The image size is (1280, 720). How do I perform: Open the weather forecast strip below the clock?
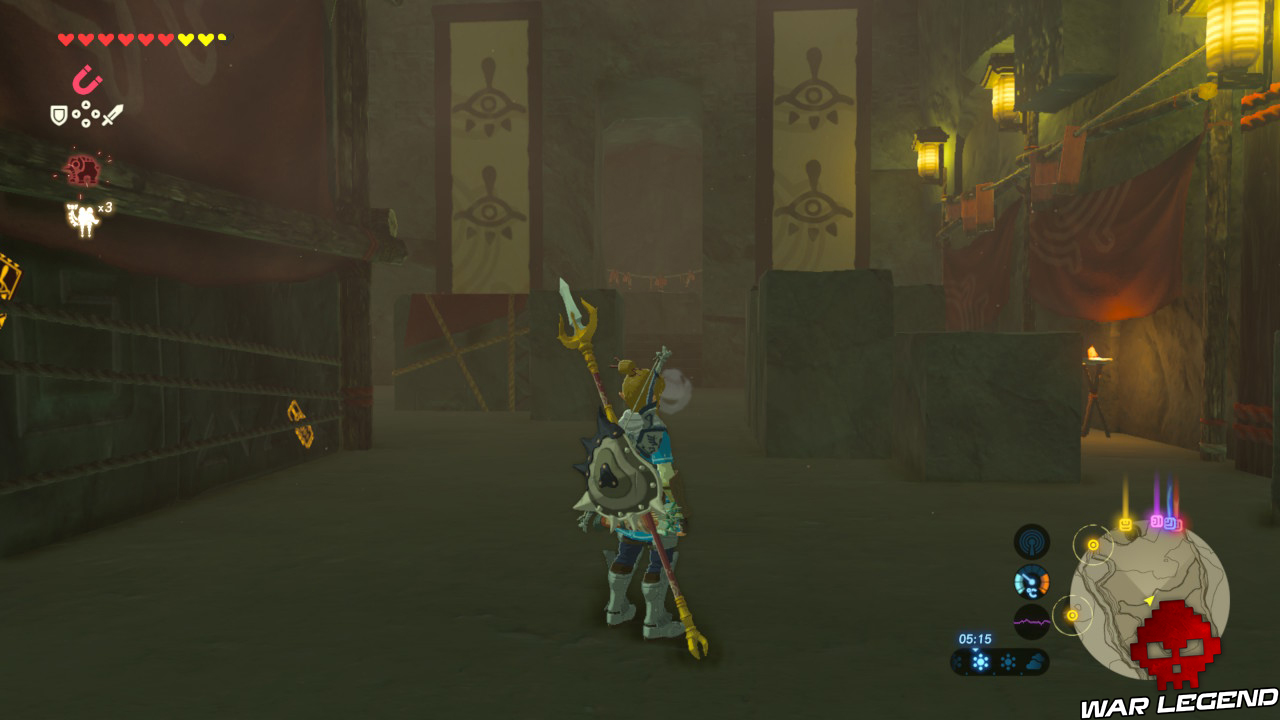click(x=1000, y=662)
